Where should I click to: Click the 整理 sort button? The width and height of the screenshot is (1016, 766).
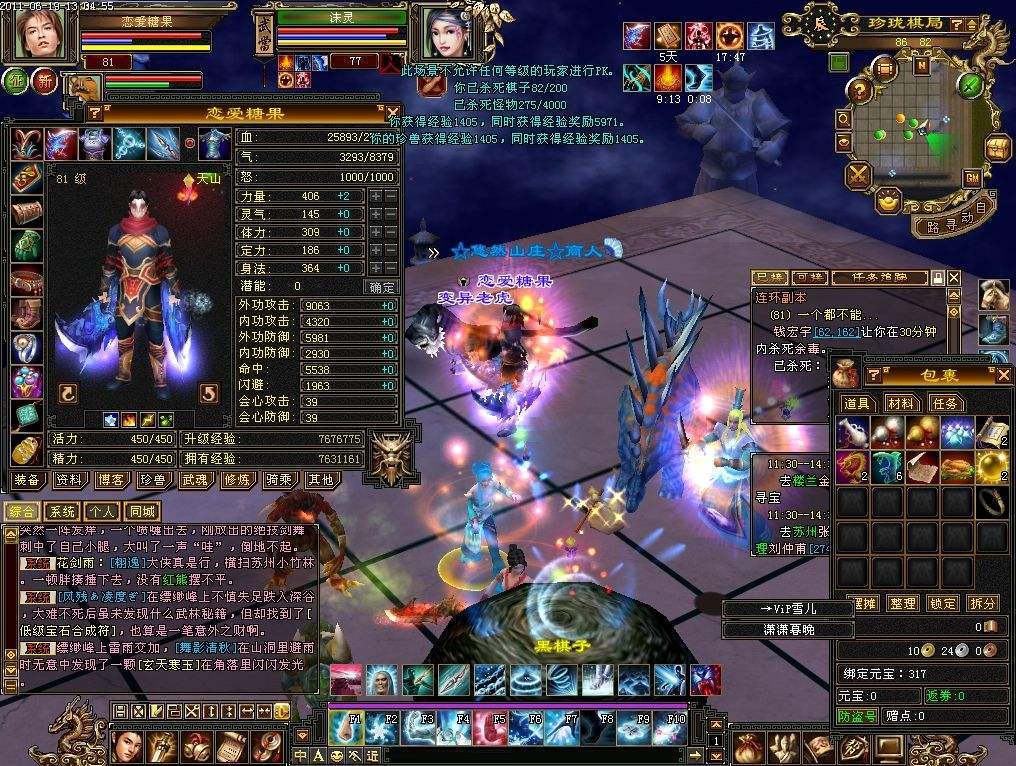[x=903, y=603]
